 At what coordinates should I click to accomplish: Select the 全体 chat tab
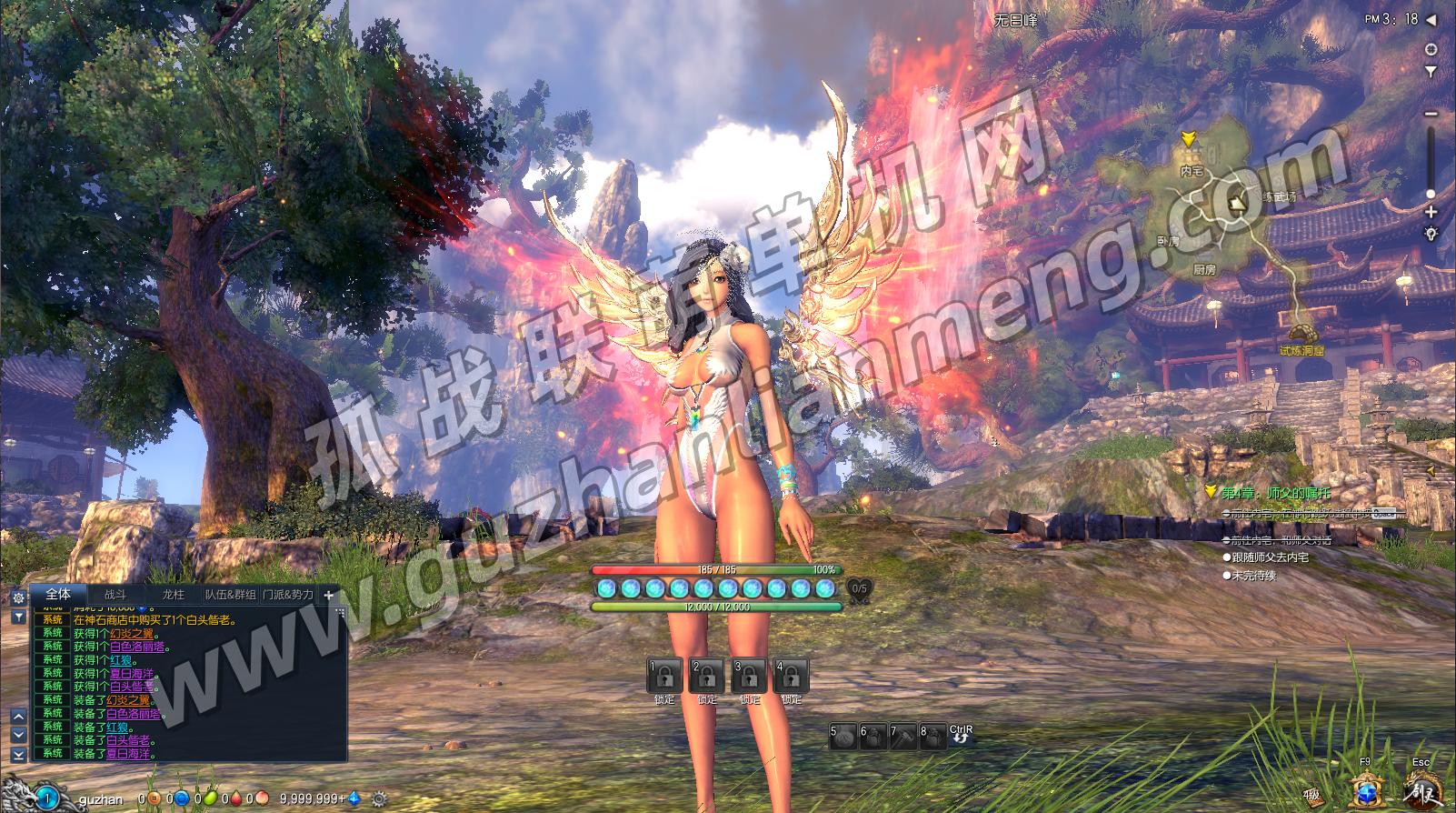click(58, 595)
